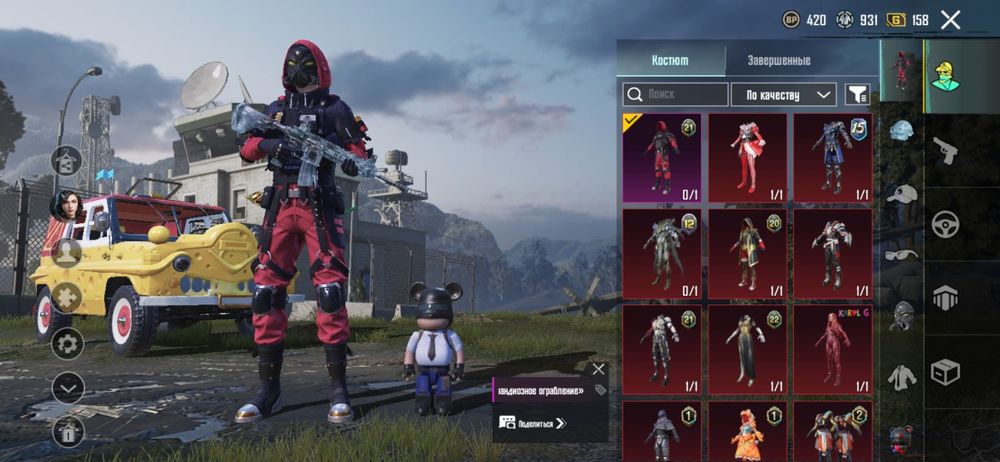Open the gear settings icon

pyautogui.click(x=68, y=343)
